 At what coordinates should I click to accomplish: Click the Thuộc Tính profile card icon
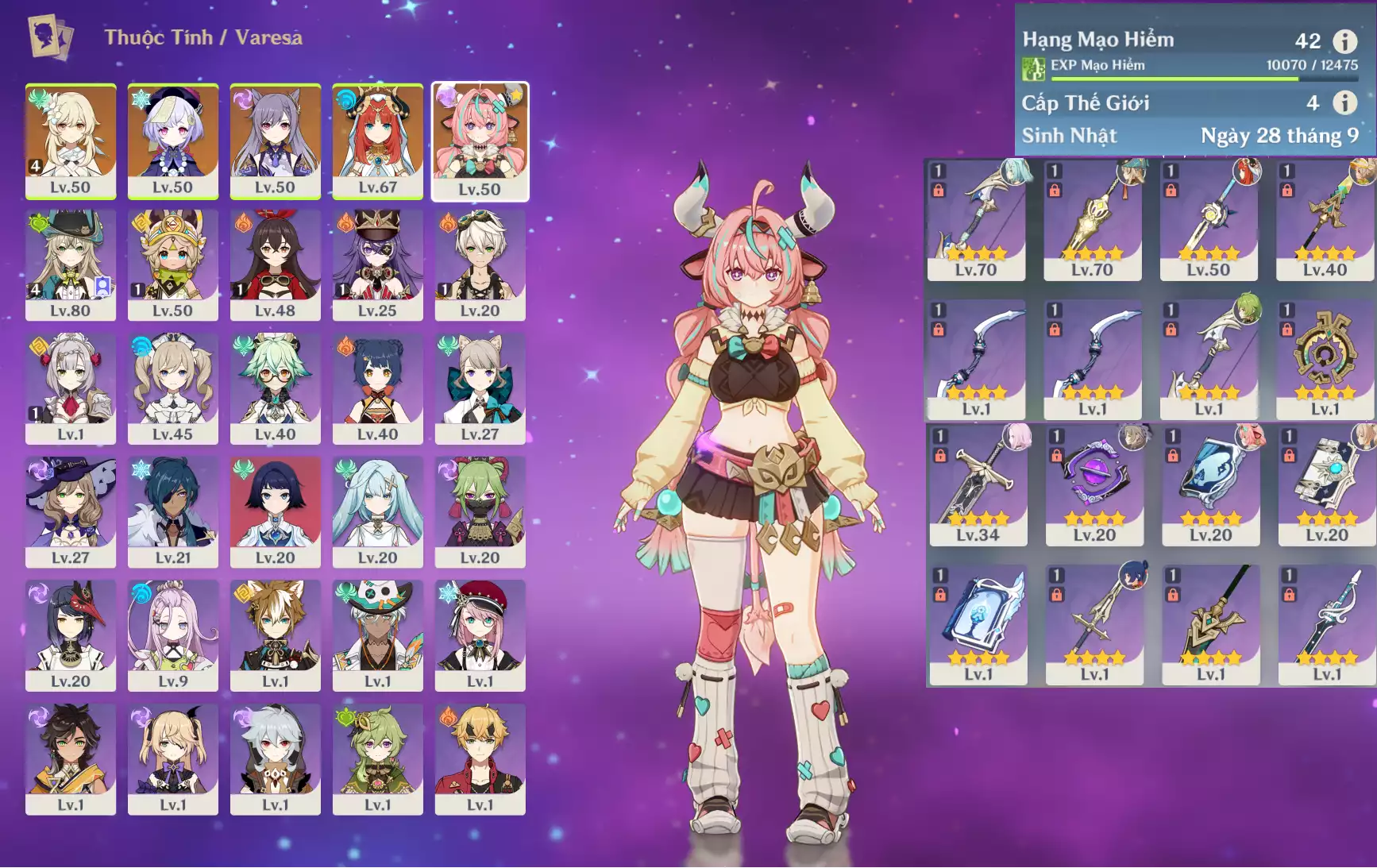(x=50, y=37)
